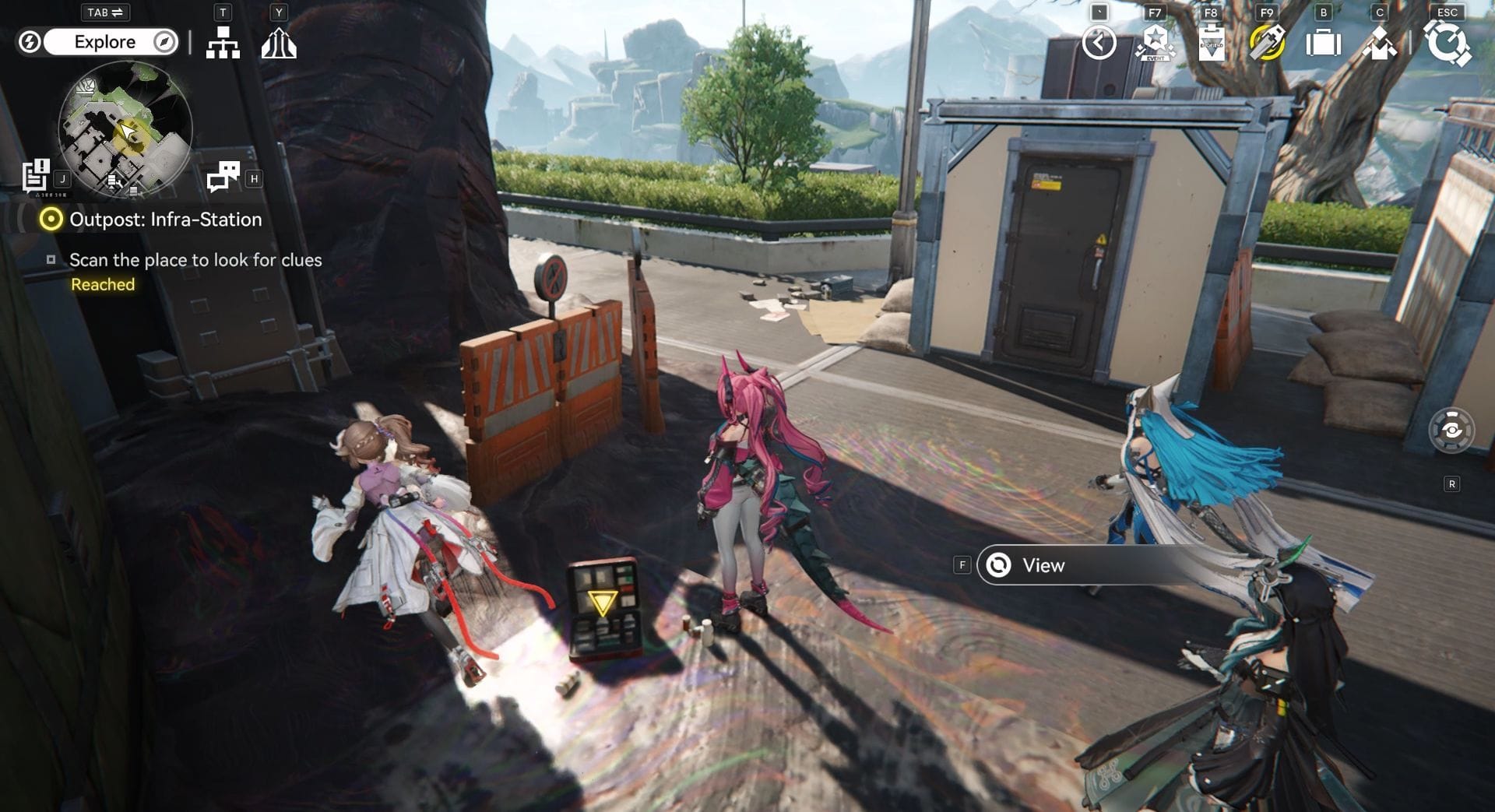This screenshot has width=1495, height=812.
Task: Open the briefcase inventory icon
Action: [x=1323, y=43]
